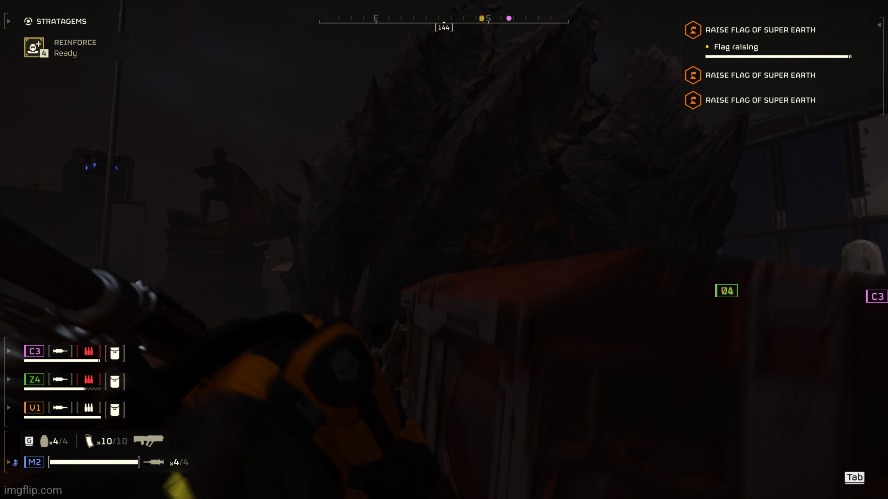Click the equipped rifle weapon icon
This screenshot has height=499, width=888.
click(148, 440)
